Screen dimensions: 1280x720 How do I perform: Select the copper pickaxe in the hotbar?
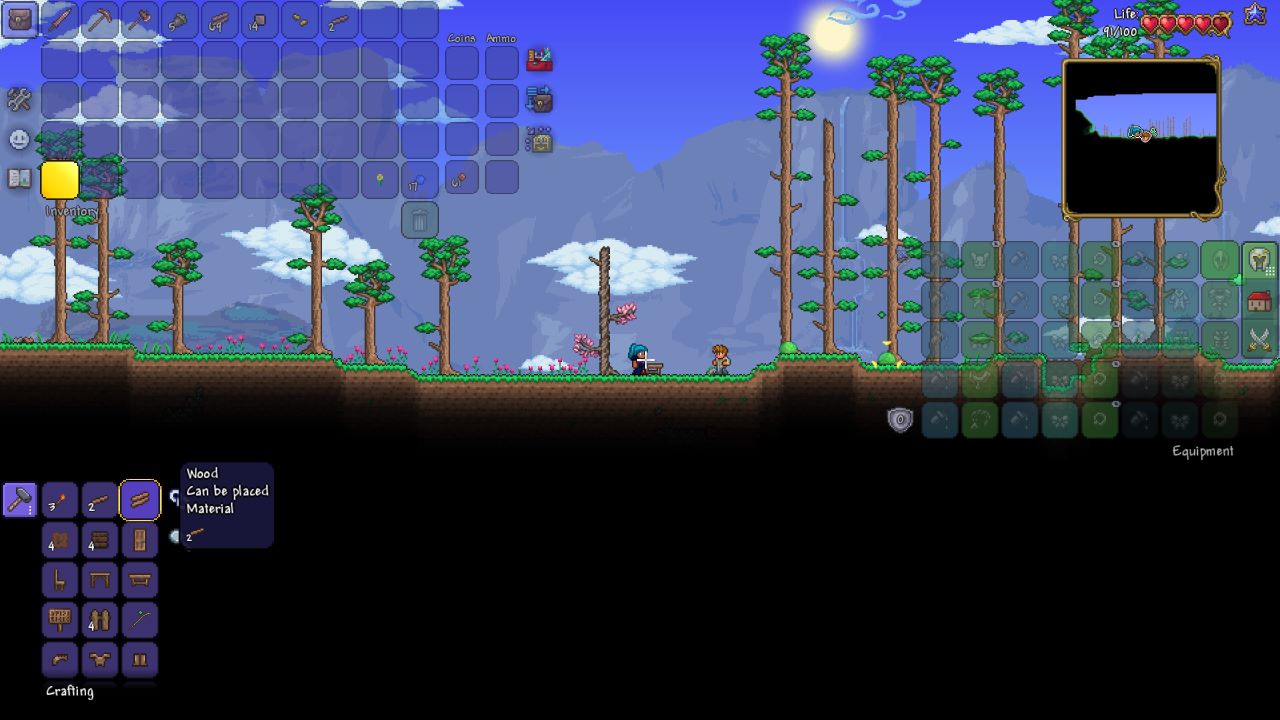[x=98, y=20]
